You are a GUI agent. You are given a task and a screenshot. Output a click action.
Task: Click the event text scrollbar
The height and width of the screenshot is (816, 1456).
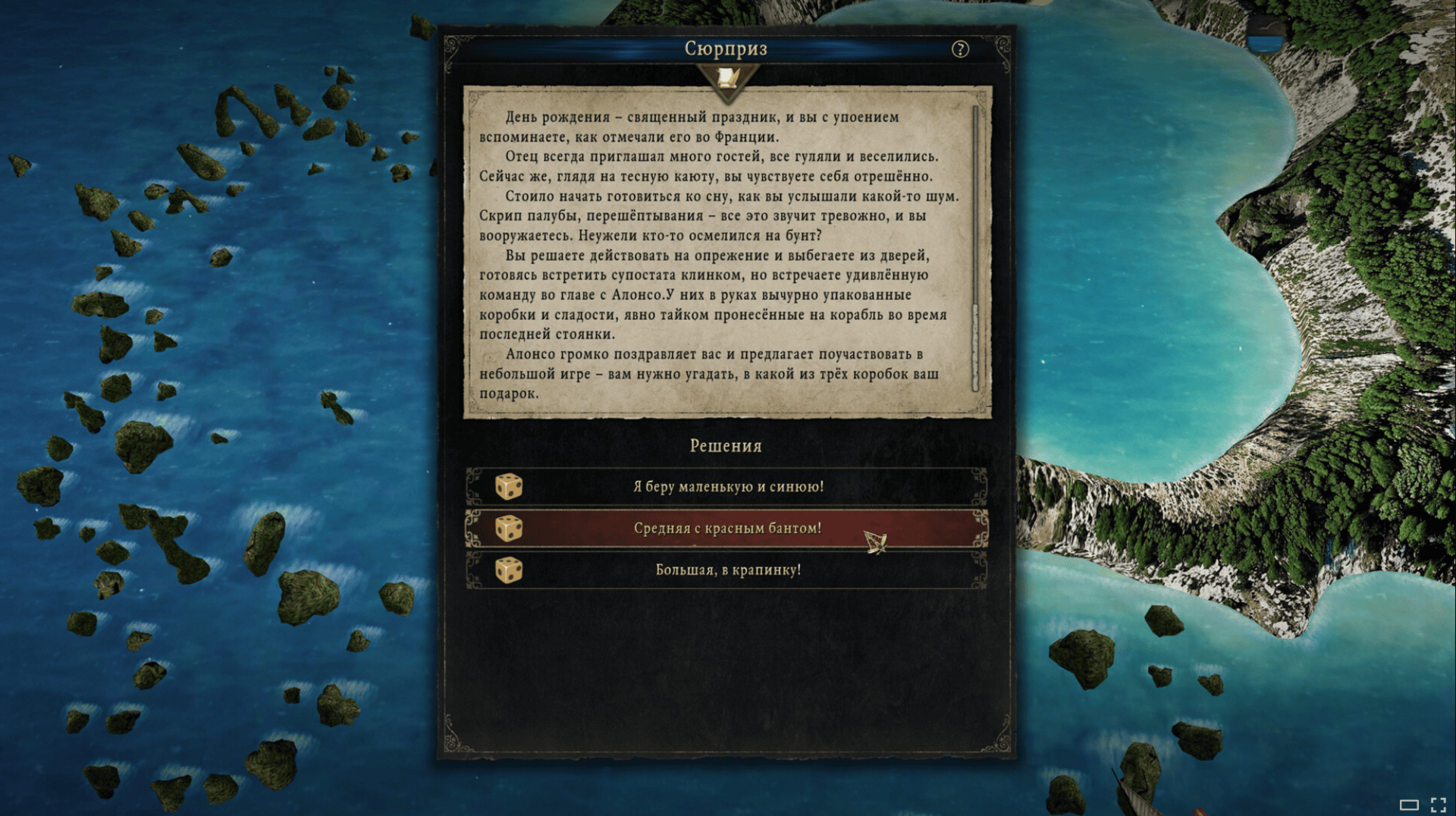976,250
